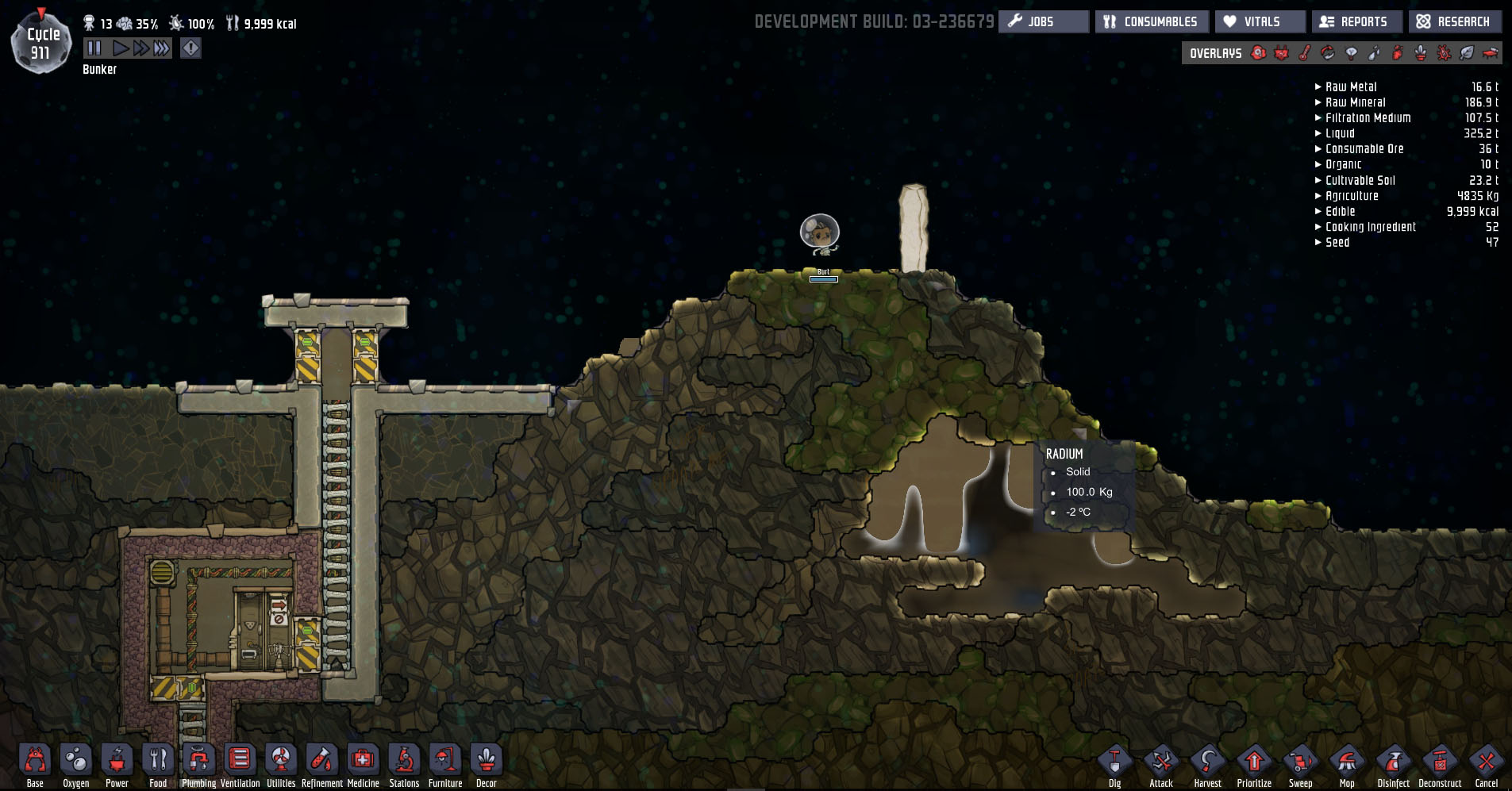Set game speed to fastest

(162, 48)
